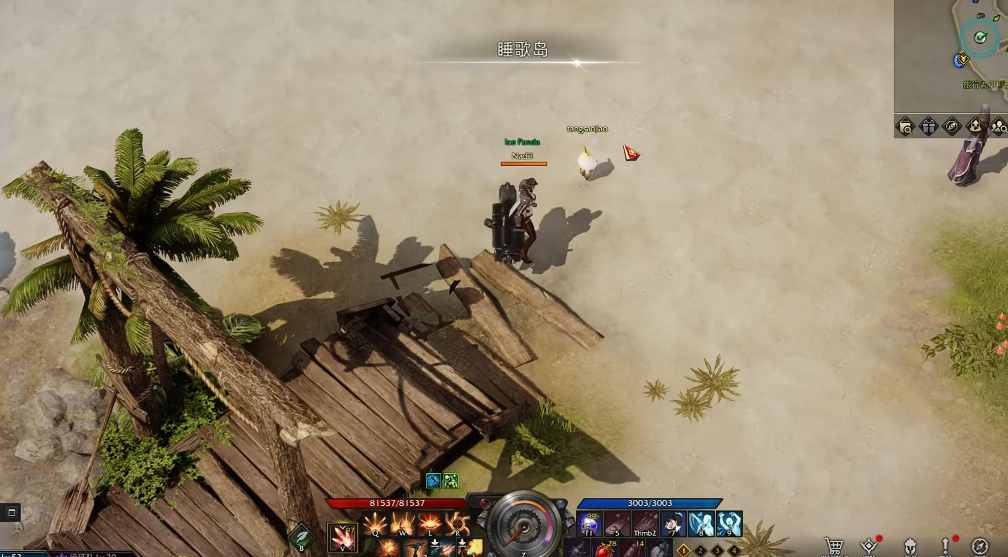Screen dimensions: 1008x557
Task: Toggle the eye icon below the minimap
Action: pos(952,126)
